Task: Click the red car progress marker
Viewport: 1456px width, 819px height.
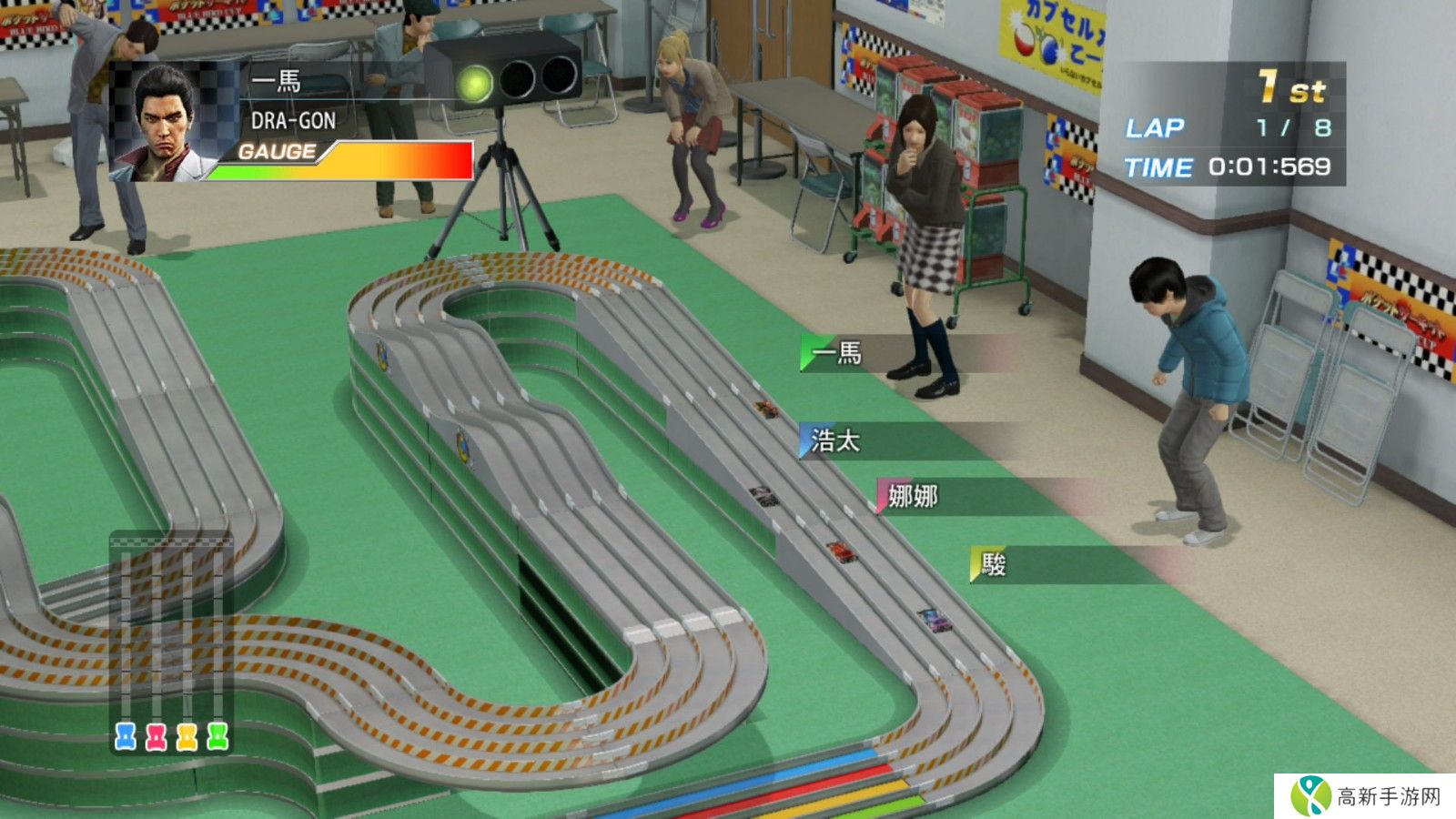Action: [x=157, y=736]
